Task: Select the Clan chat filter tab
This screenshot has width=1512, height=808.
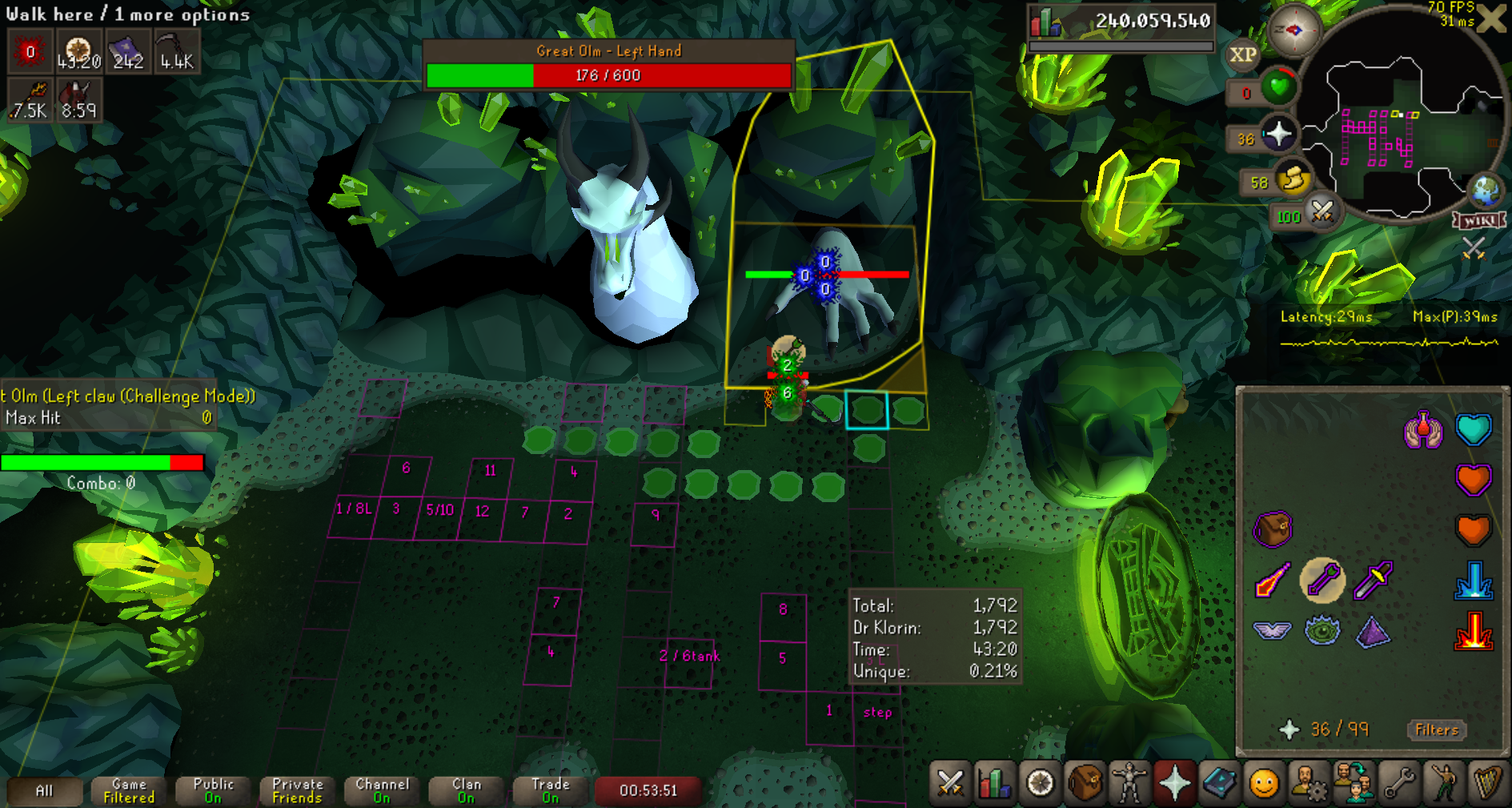Action: [x=467, y=790]
